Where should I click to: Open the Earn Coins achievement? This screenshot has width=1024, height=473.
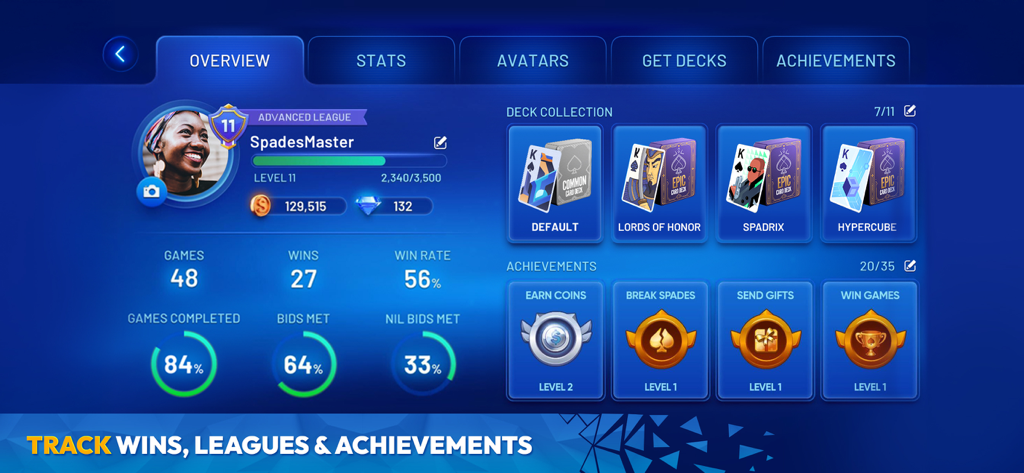coord(555,340)
